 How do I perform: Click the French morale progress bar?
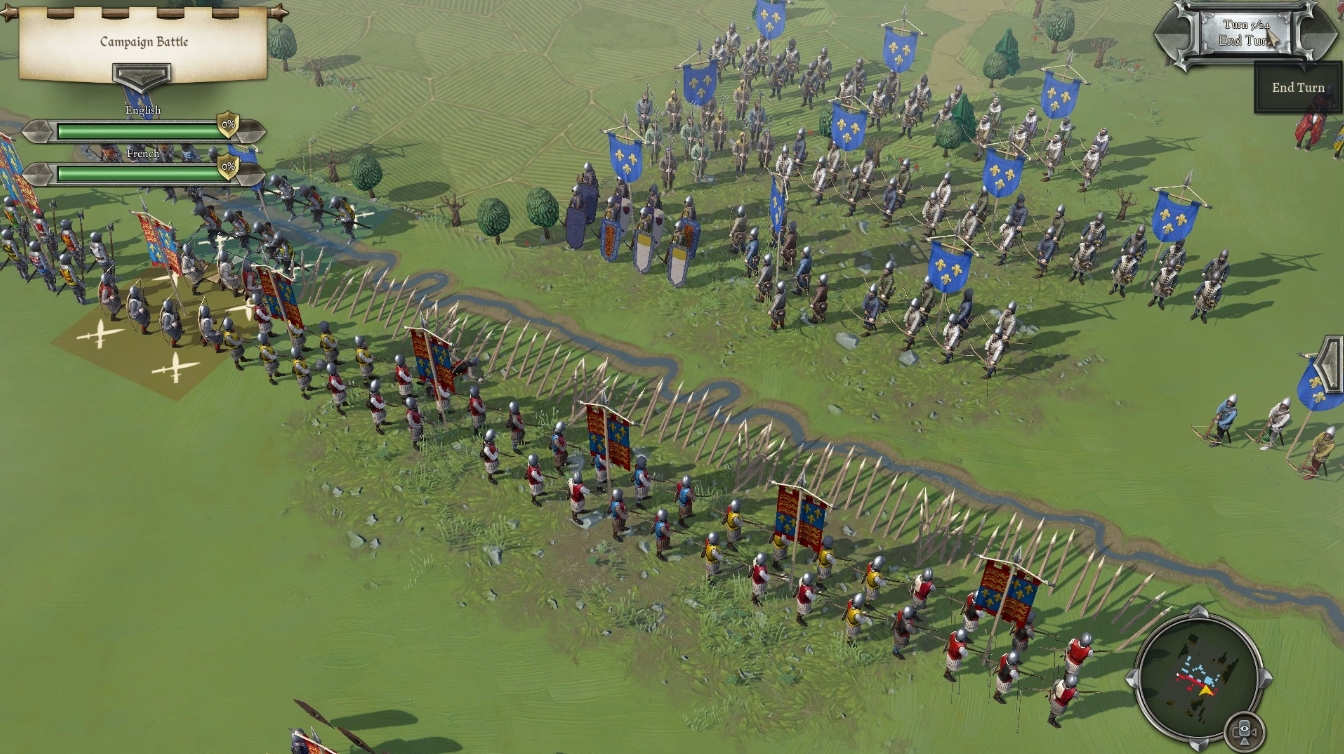[135, 173]
